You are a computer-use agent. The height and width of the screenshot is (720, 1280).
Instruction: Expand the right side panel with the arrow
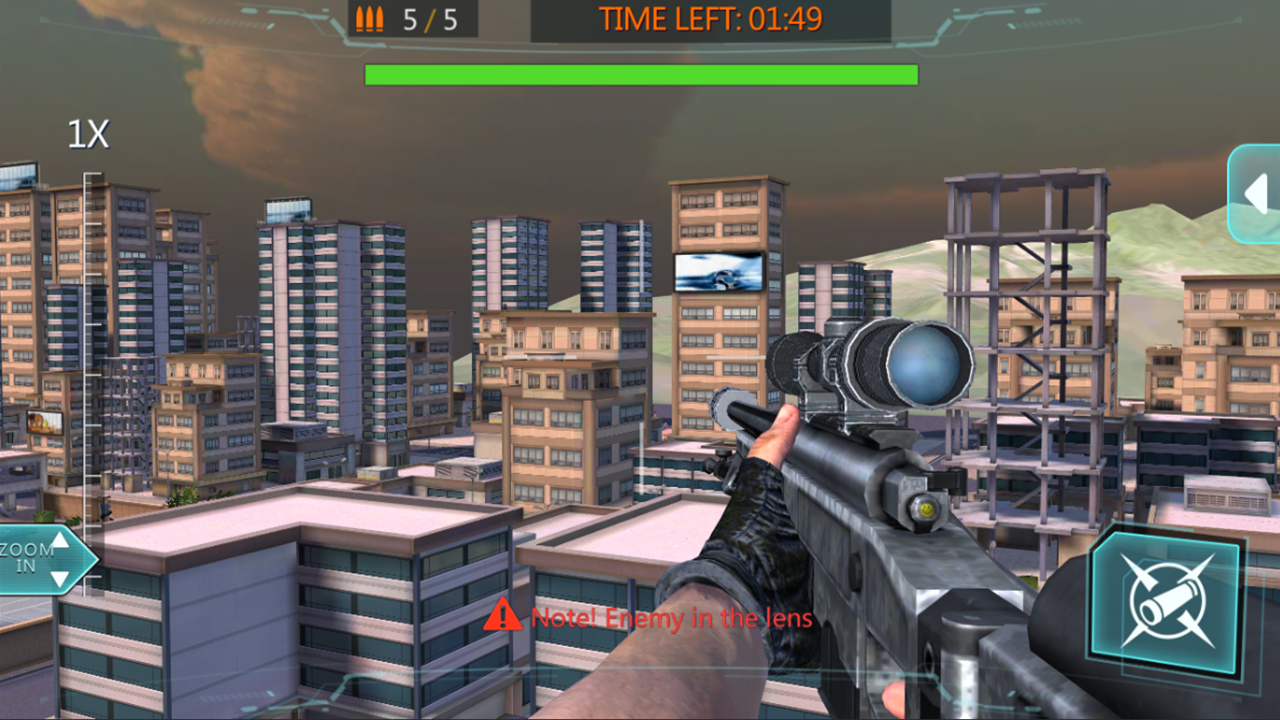click(x=1256, y=193)
